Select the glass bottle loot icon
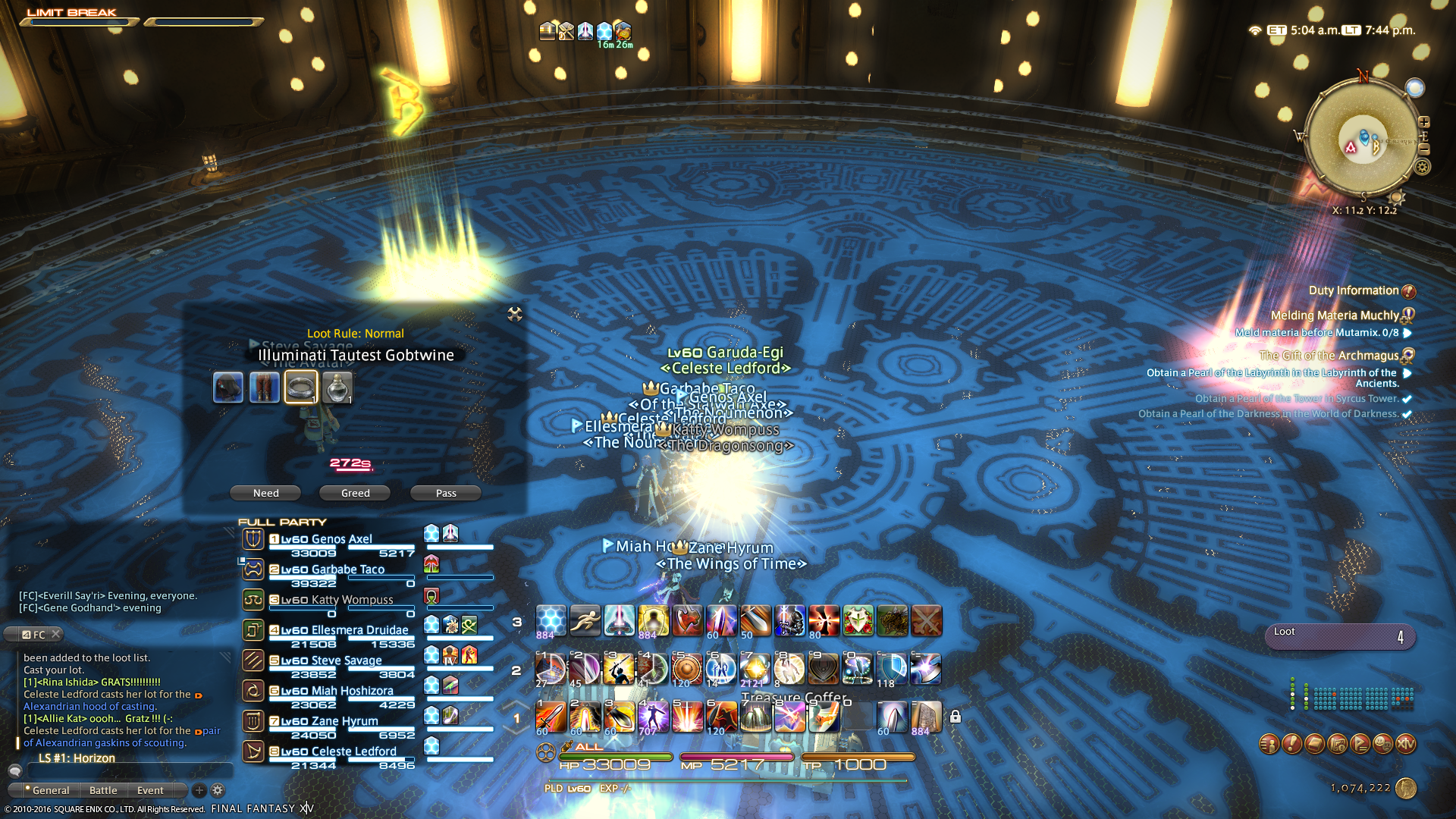This screenshot has width=1456, height=819. [337, 388]
